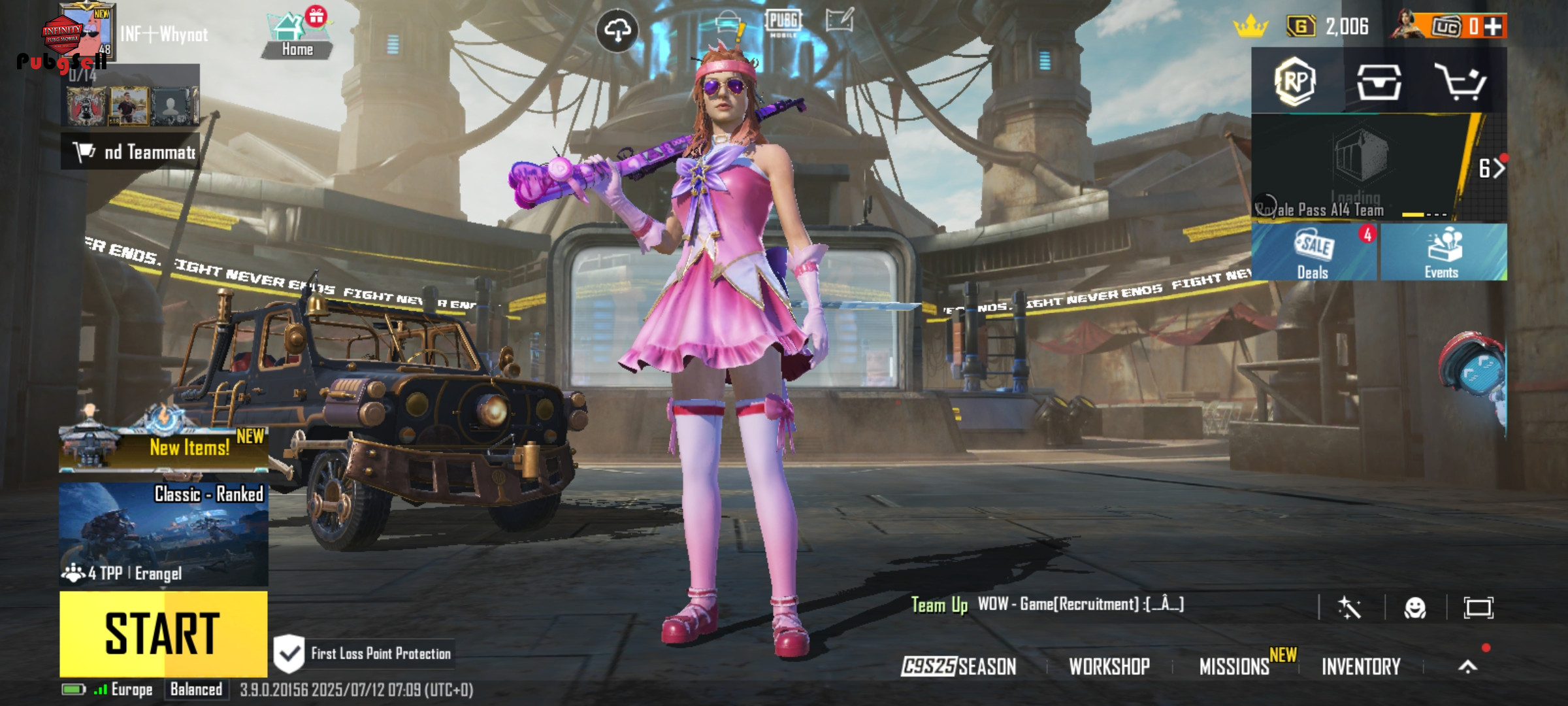Image resolution: width=1568 pixels, height=706 pixels.
Task: Open the Events panel
Action: (1443, 253)
